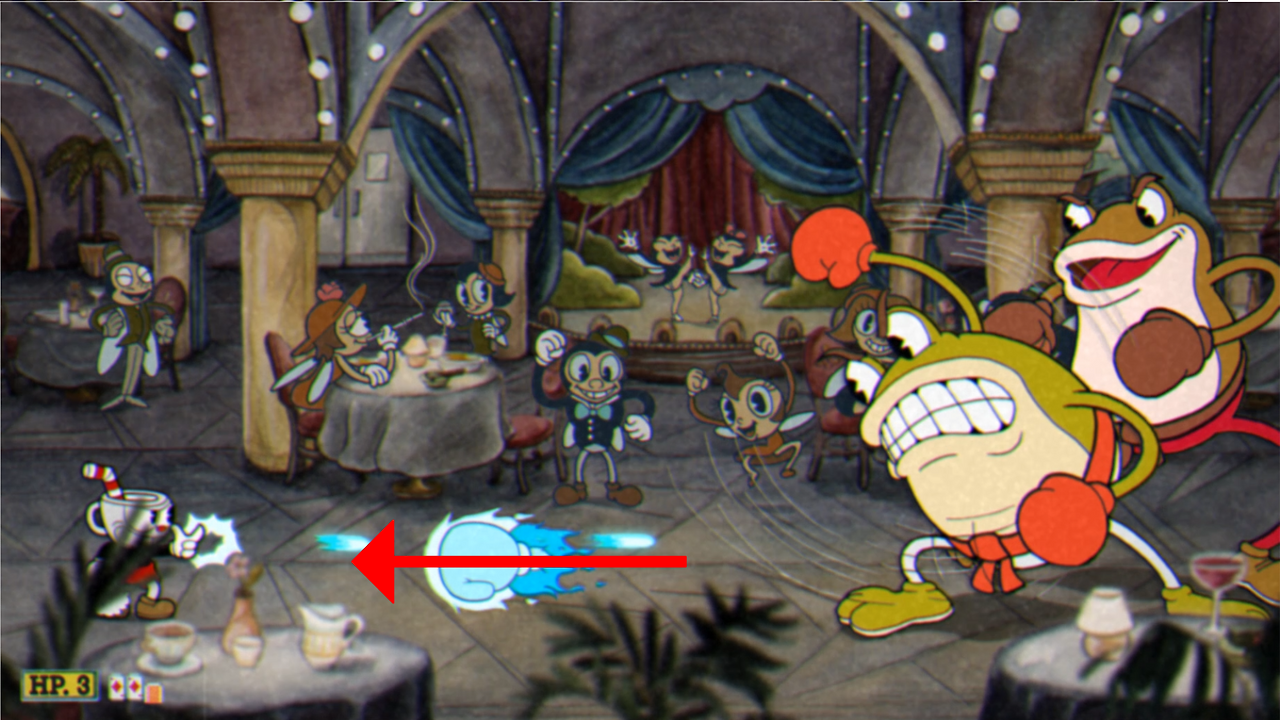Click the blue flaming projectile

[x=480, y=555]
